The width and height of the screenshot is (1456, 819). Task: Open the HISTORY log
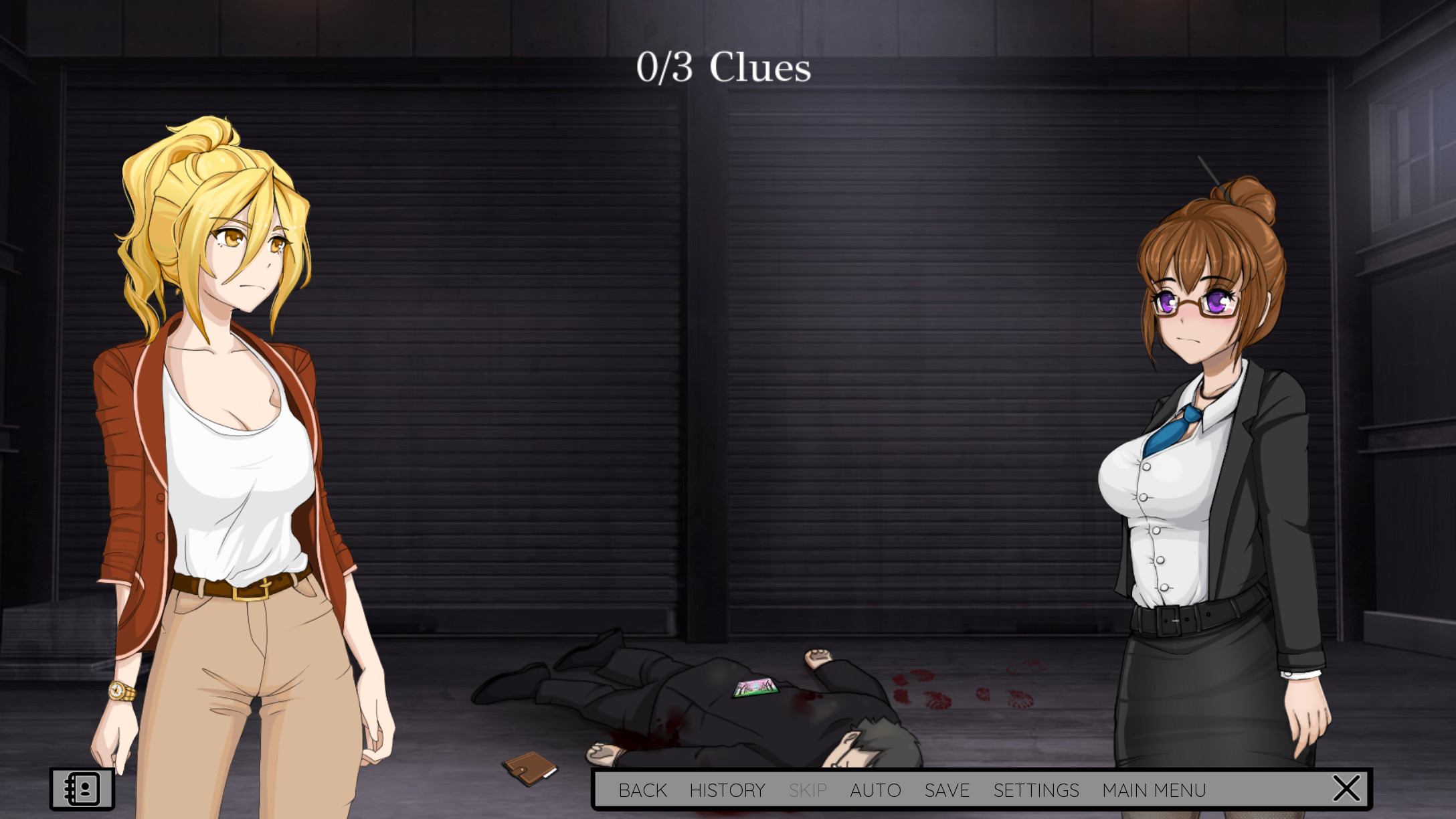click(729, 790)
